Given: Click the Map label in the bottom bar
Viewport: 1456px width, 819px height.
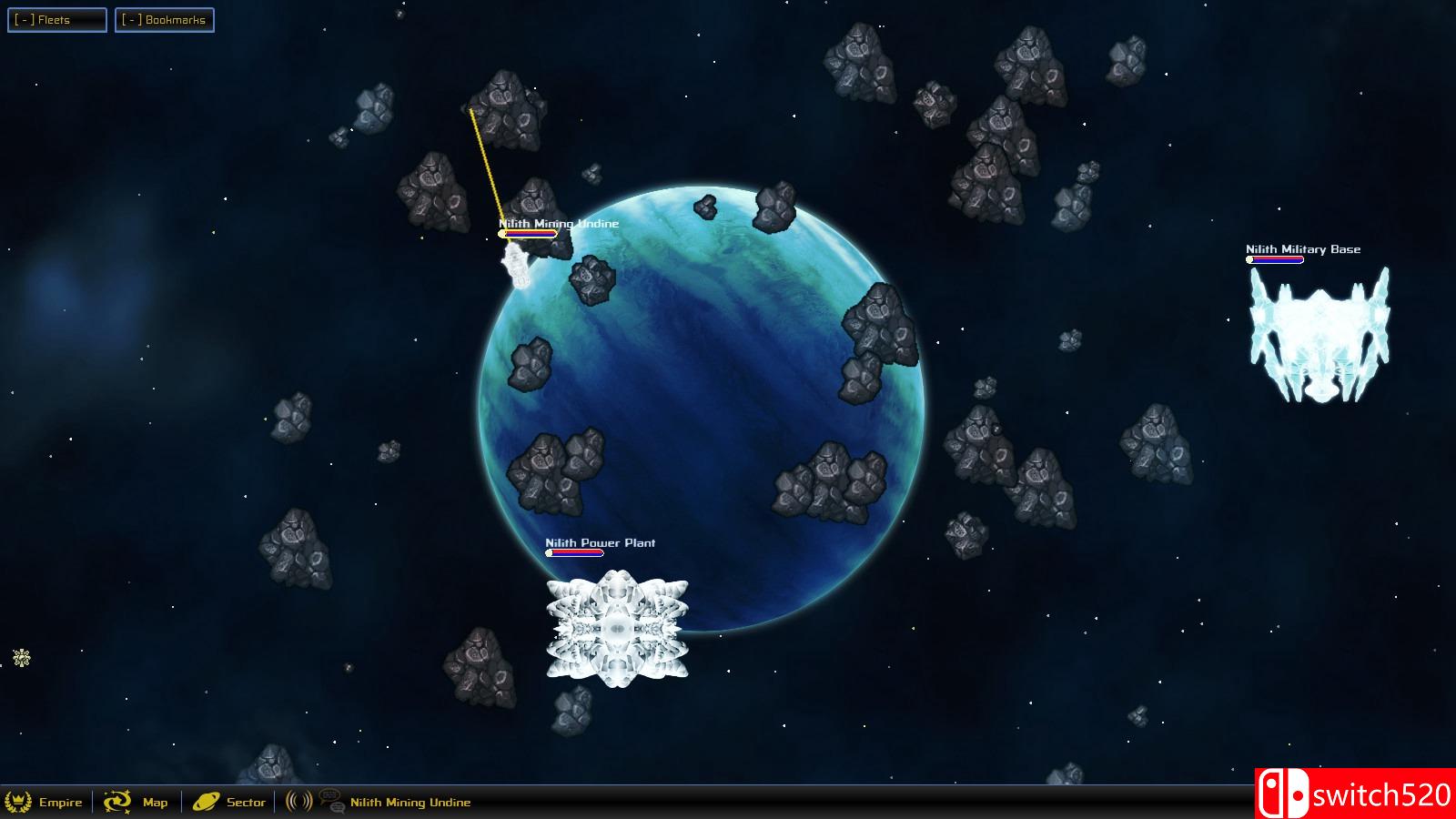Looking at the screenshot, I should pos(155,803).
